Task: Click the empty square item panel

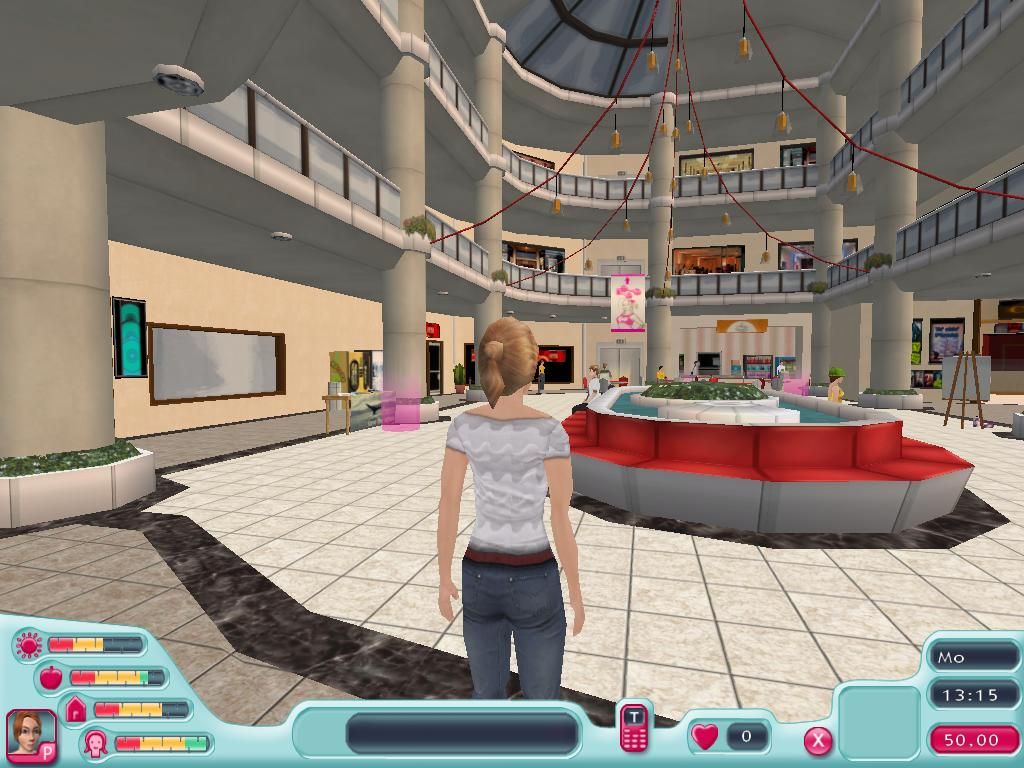Action: (879, 717)
